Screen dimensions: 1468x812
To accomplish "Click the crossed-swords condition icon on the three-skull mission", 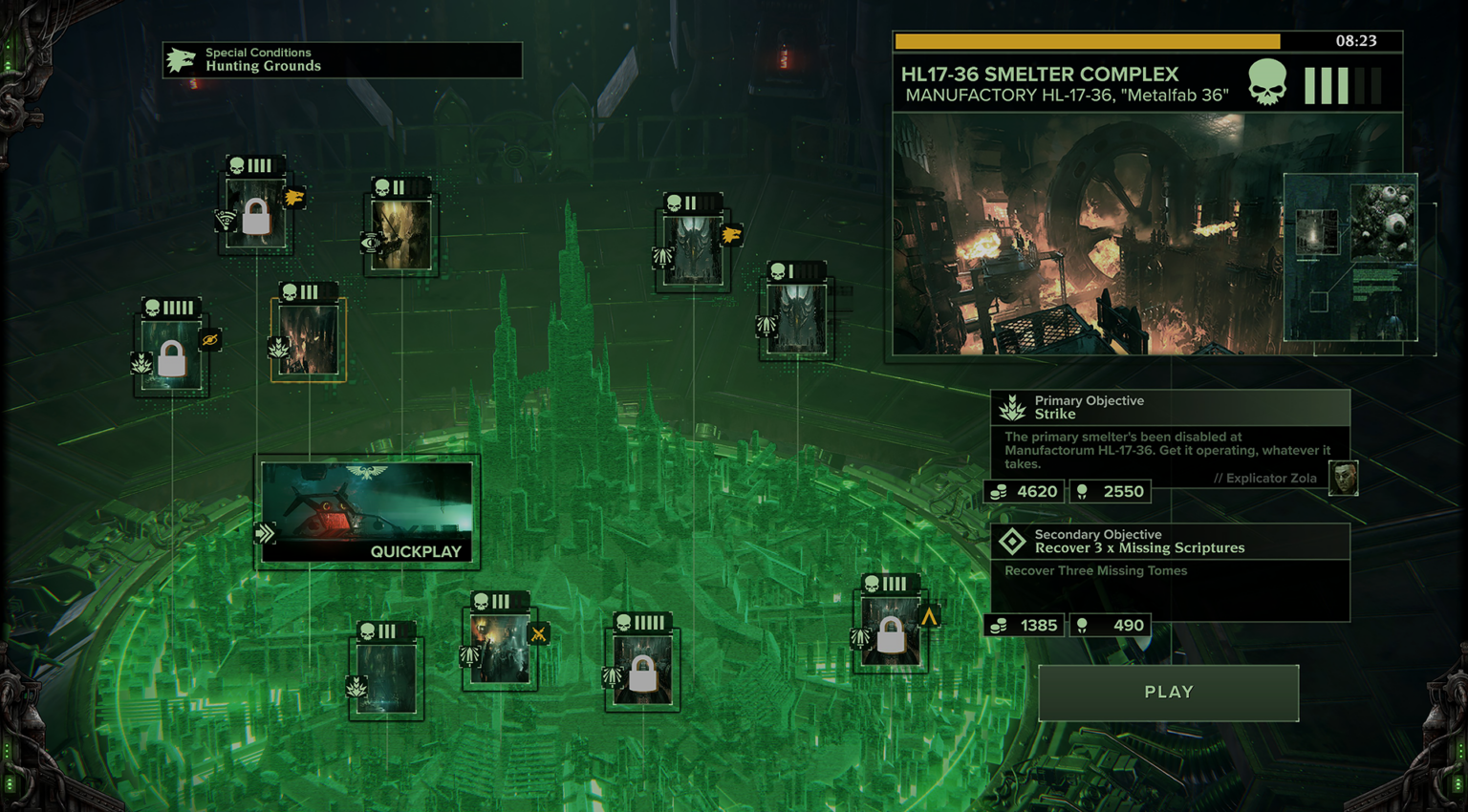I will 540,632.
